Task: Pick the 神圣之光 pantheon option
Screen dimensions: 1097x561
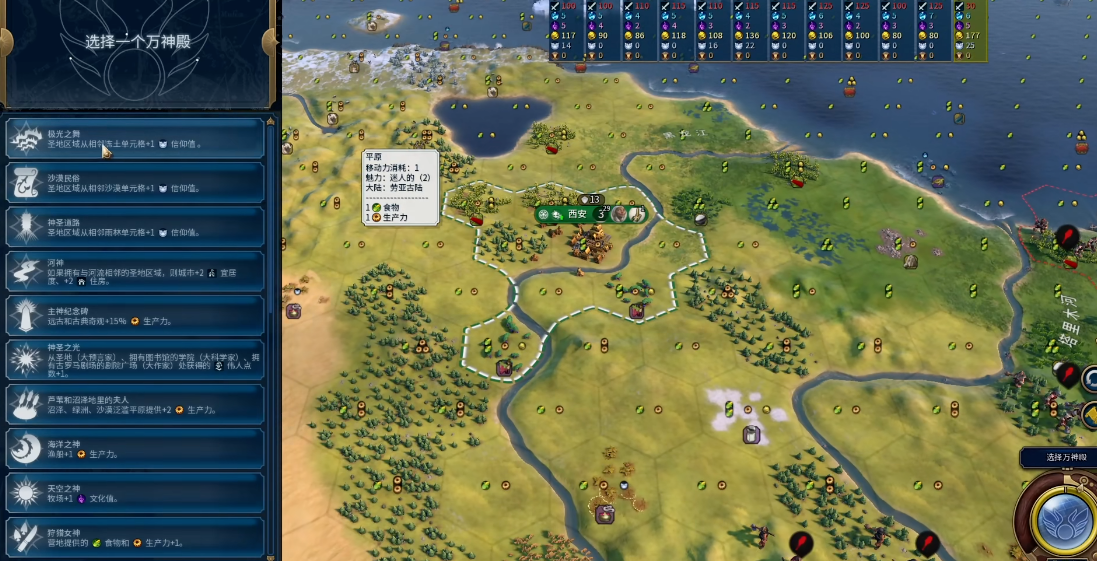Action: coord(135,360)
